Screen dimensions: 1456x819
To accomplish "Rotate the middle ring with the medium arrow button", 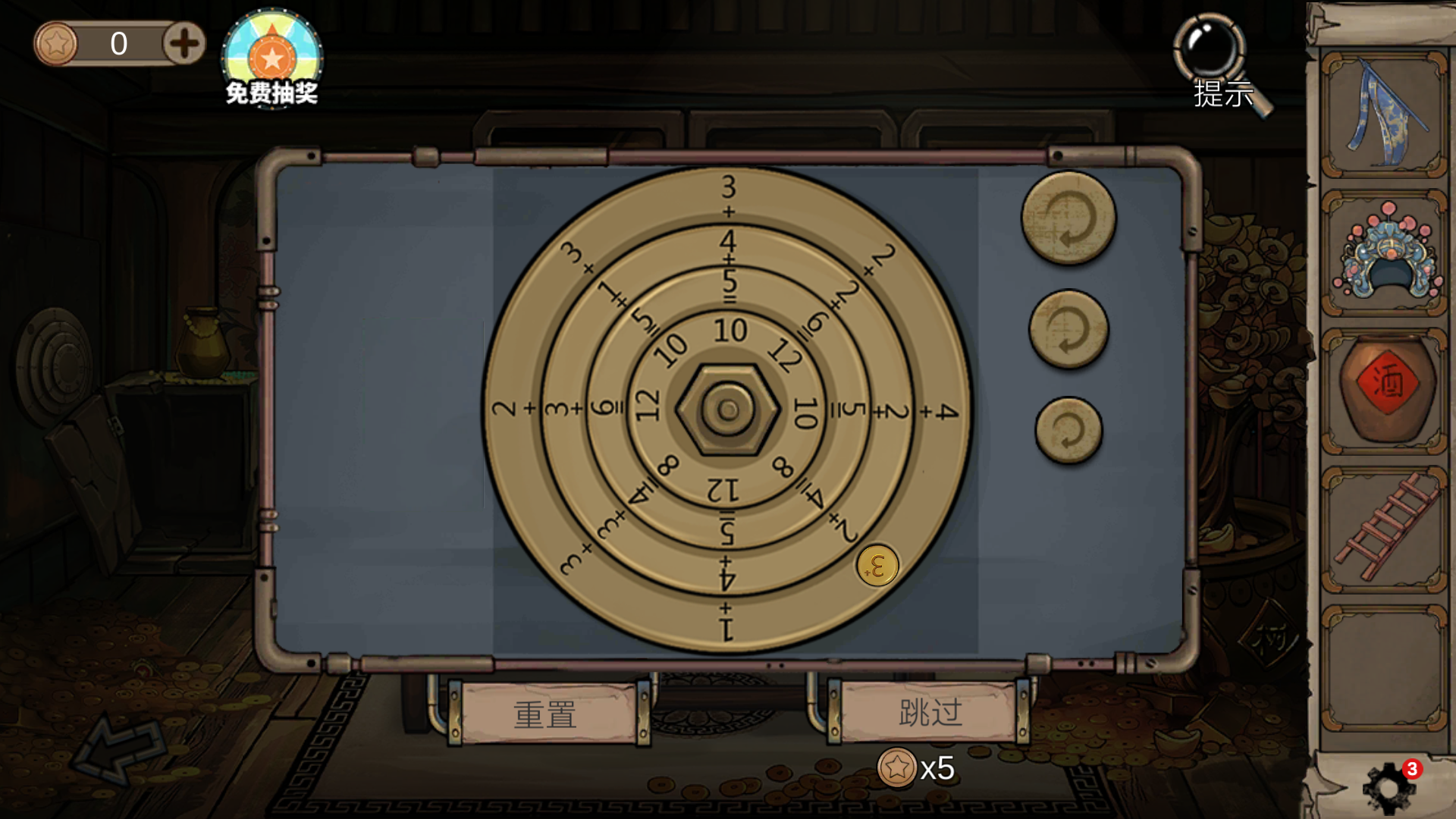I will (x=1068, y=329).
